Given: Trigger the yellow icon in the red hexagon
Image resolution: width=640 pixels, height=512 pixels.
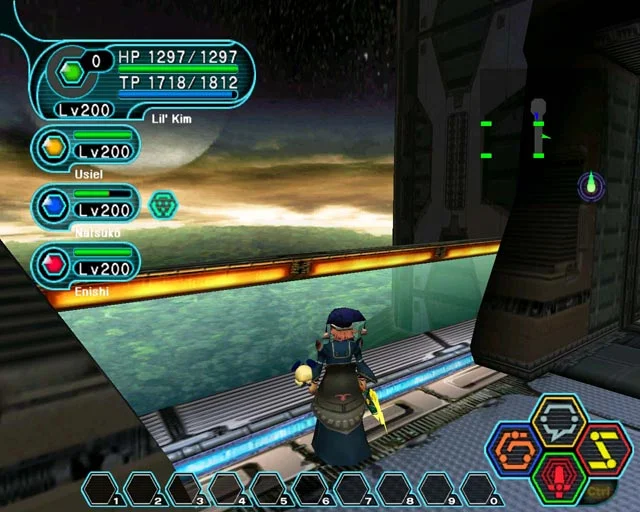Looking at the screenshot, I should point(602,450).
